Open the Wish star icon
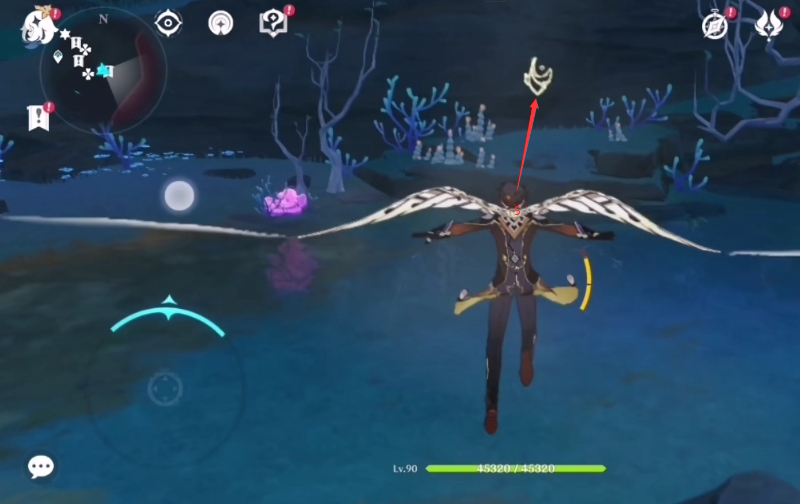 (x=220, y=23)
